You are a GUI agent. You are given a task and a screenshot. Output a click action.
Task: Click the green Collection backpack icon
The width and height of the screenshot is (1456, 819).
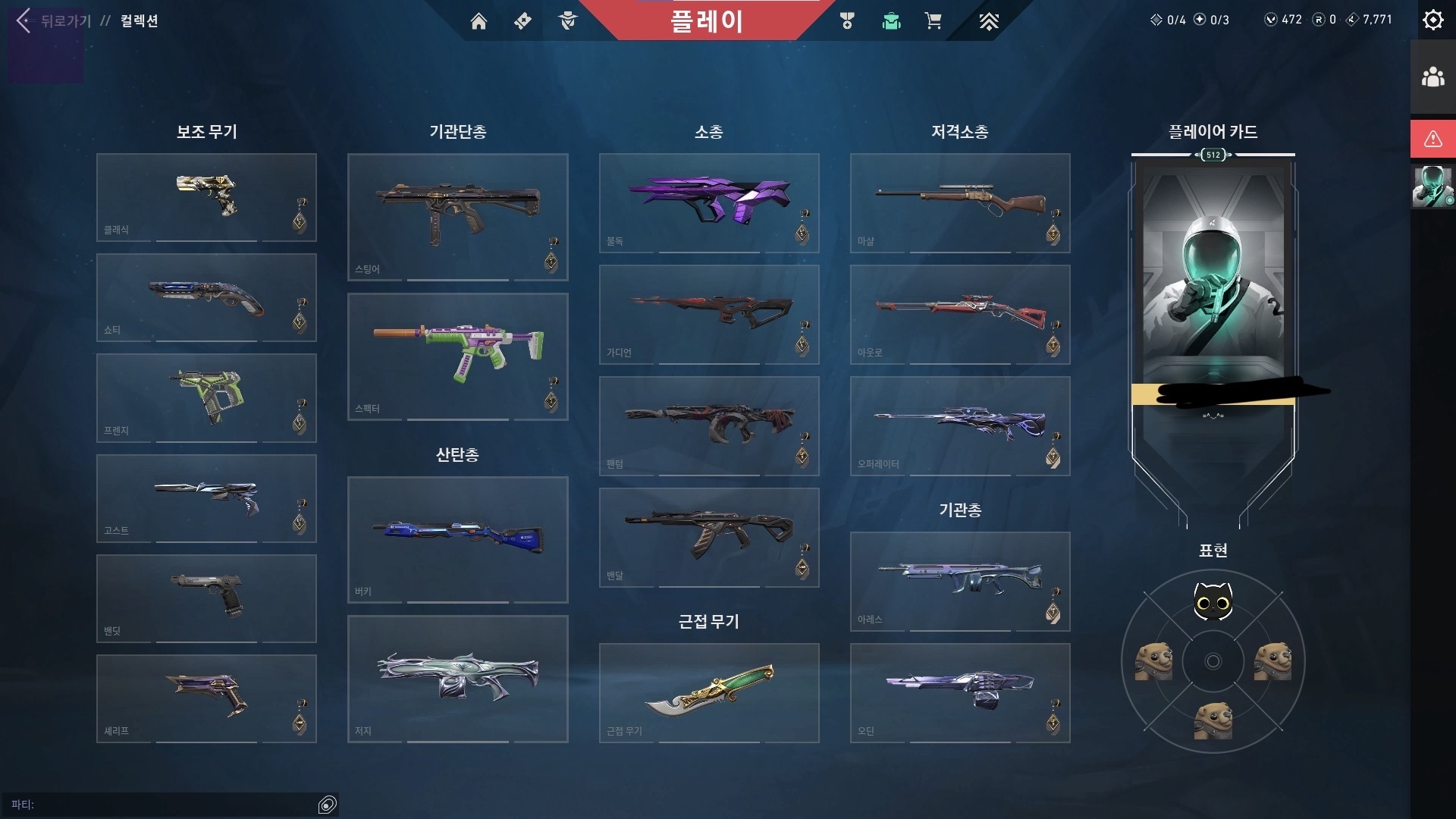click(x=891, y=21)
